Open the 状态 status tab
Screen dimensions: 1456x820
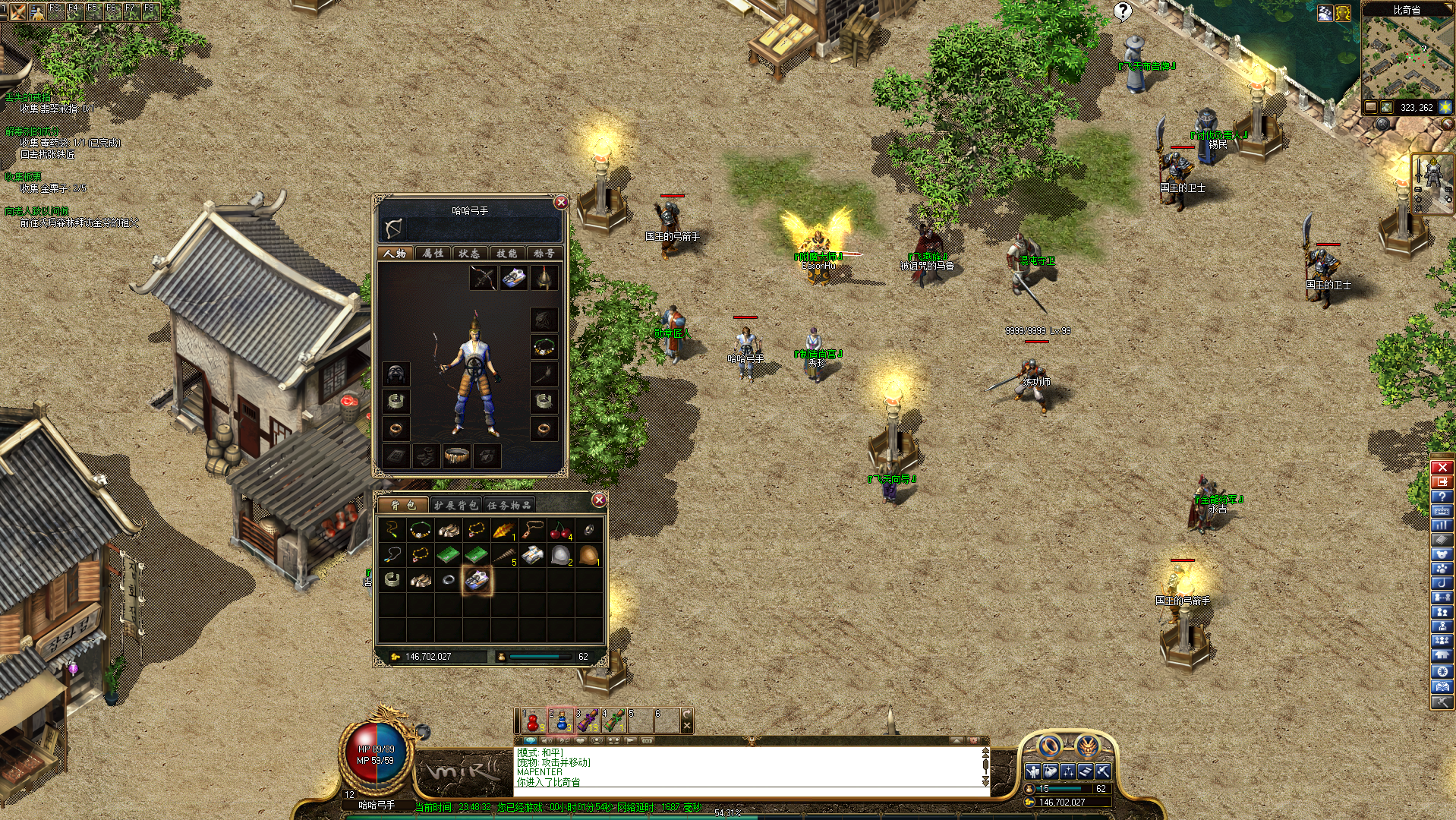(x=470, y=253)
